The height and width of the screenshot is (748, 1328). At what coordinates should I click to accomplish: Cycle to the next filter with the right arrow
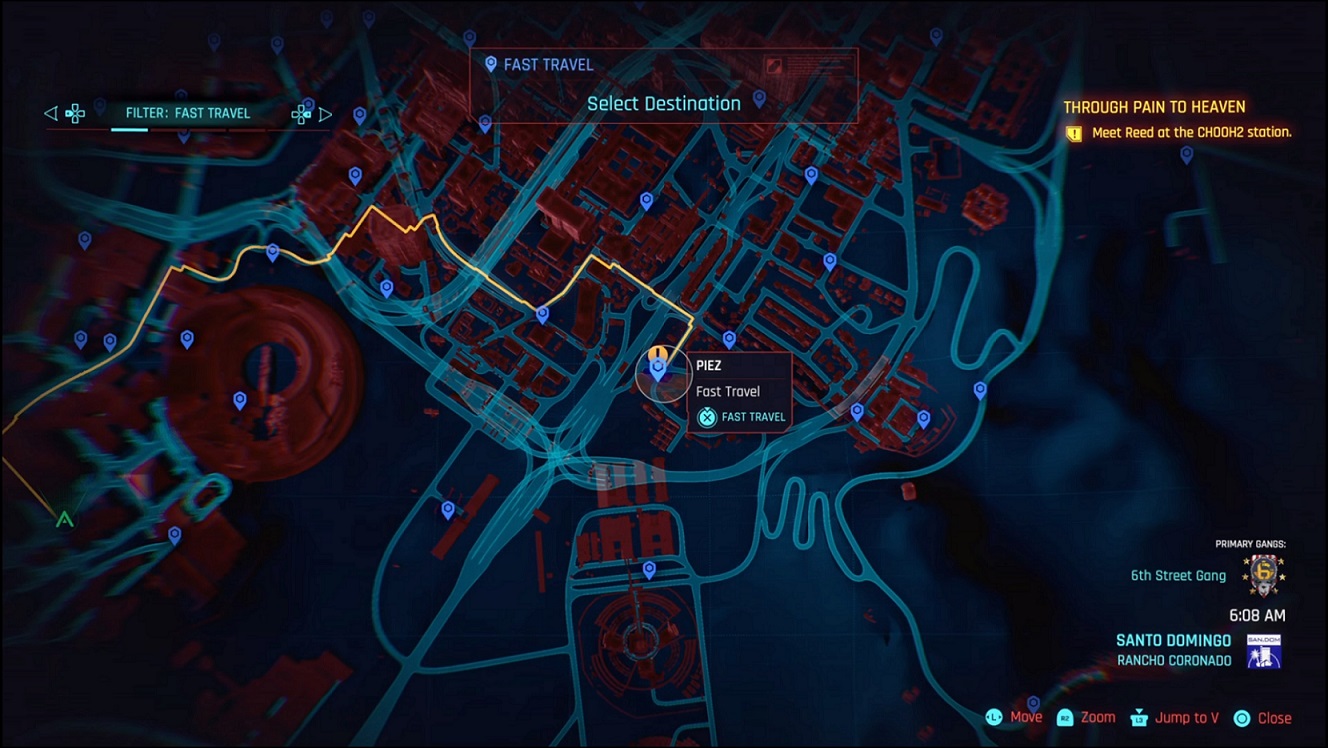click(325, 113)
